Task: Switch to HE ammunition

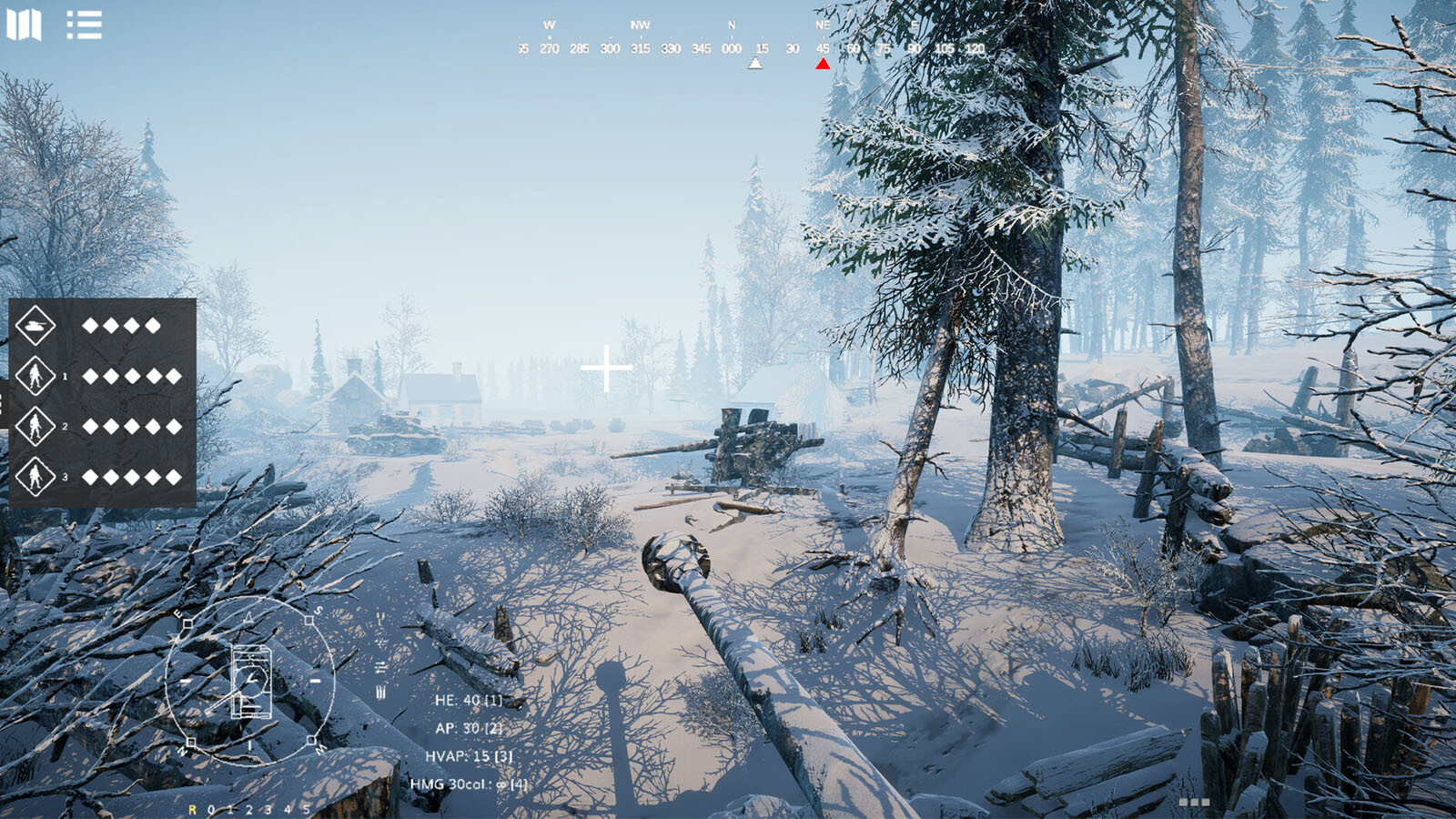Action: [468, 700]
